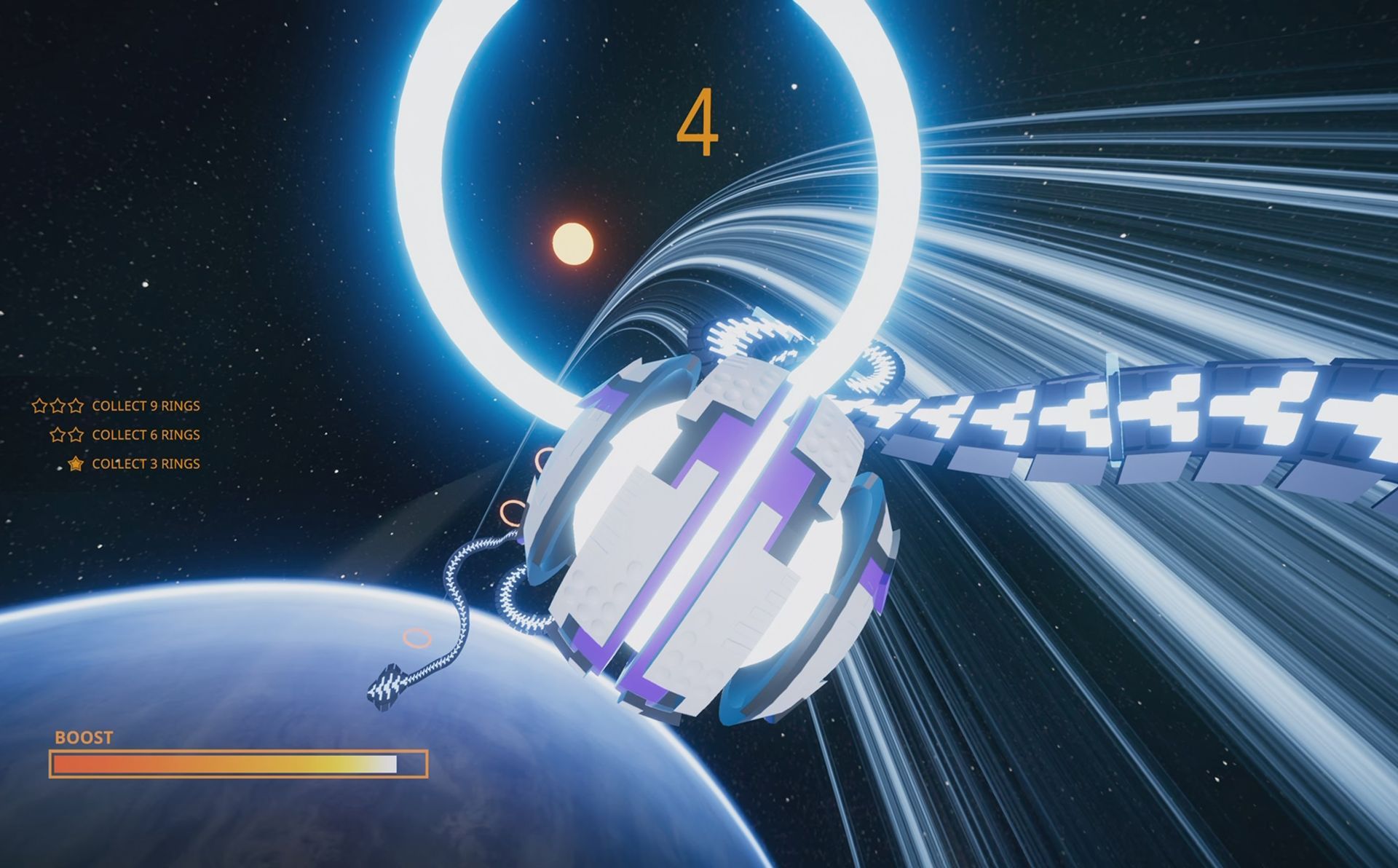Select the Collect 3 Rings objective

tap(146, 464)
